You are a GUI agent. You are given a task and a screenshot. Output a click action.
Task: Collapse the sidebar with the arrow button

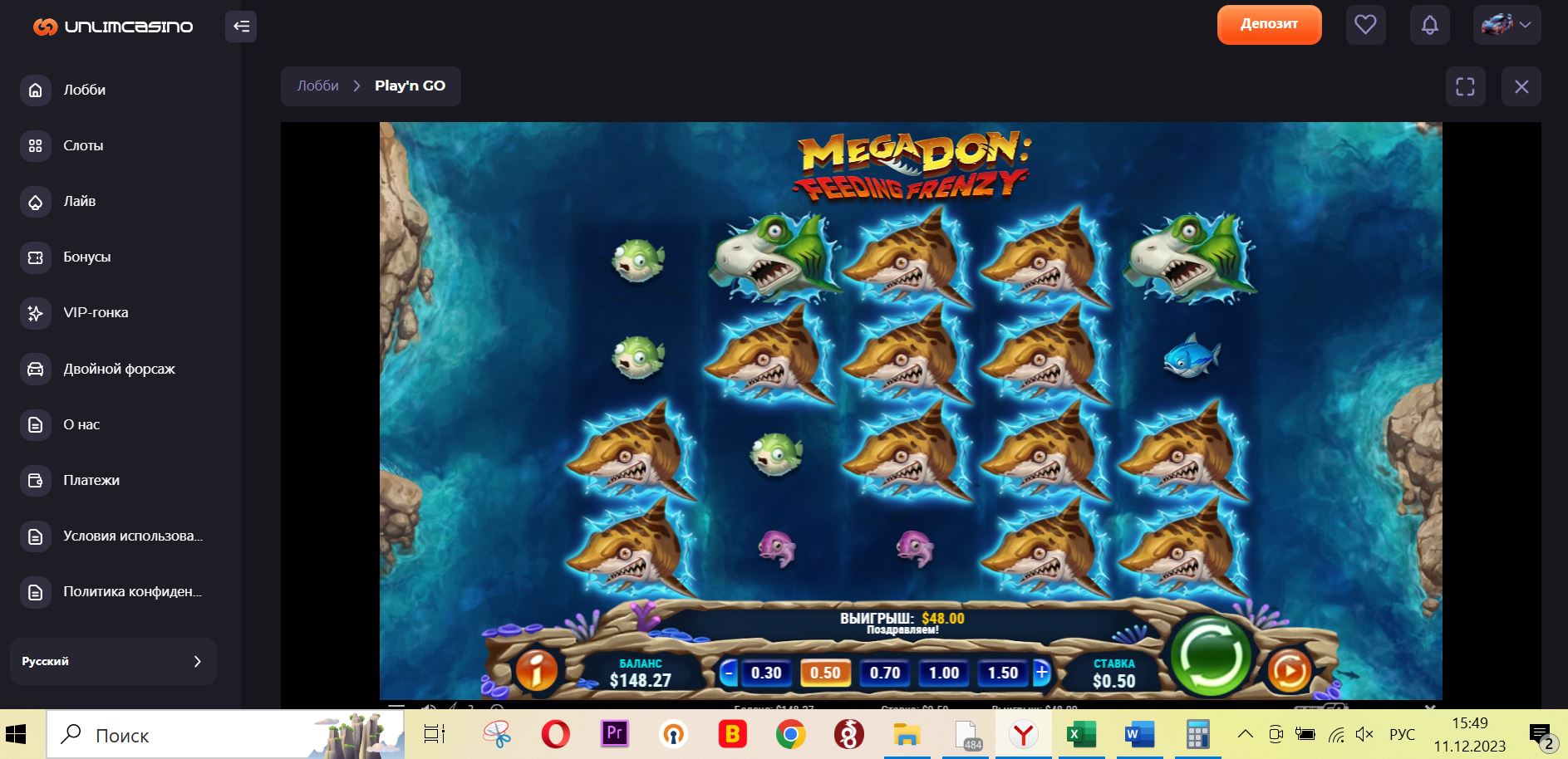[x=241, y=27]
